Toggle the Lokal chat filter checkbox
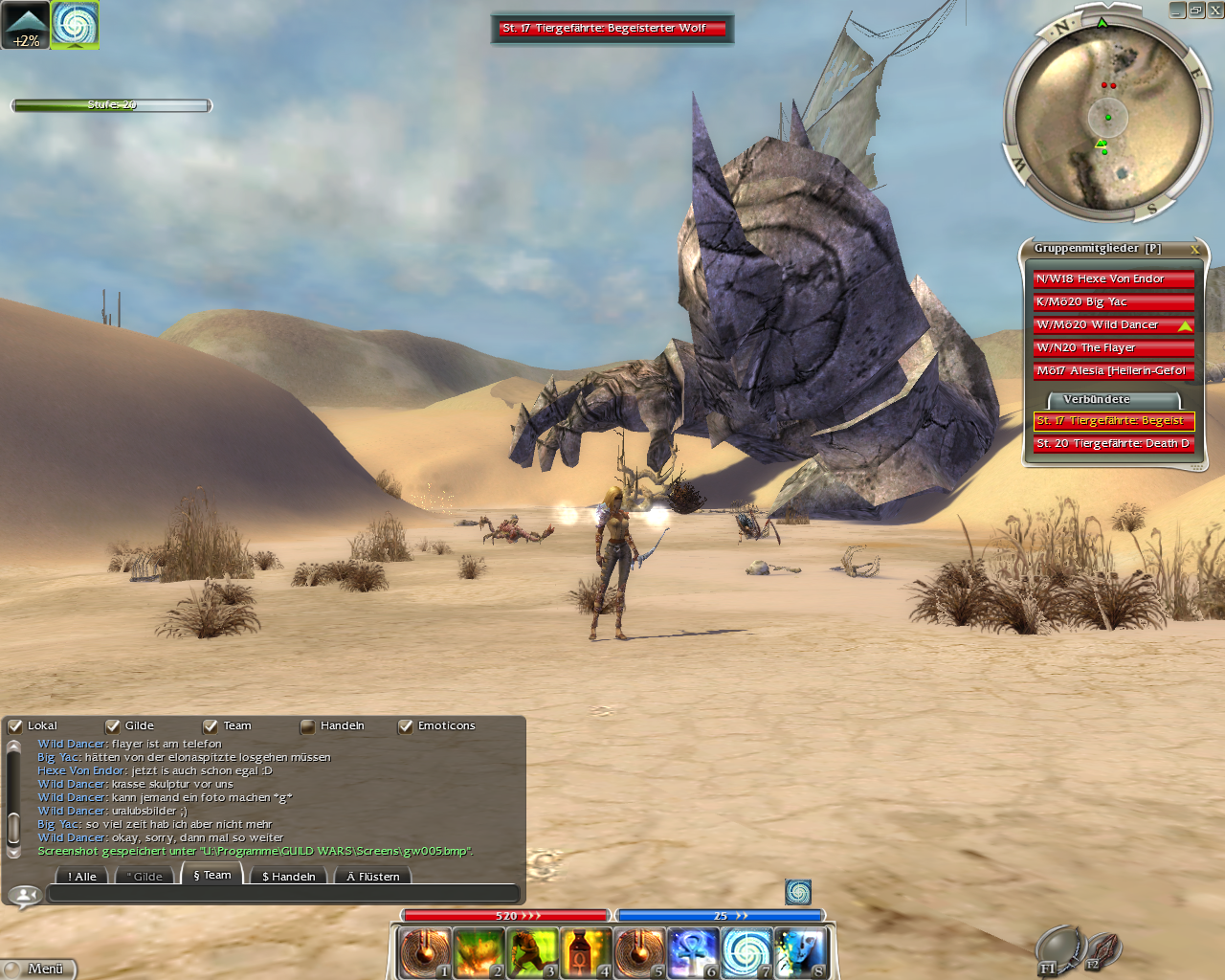The height and width of the screenshot is (980, 1225). pyautogui.click(x=15, y=726)
